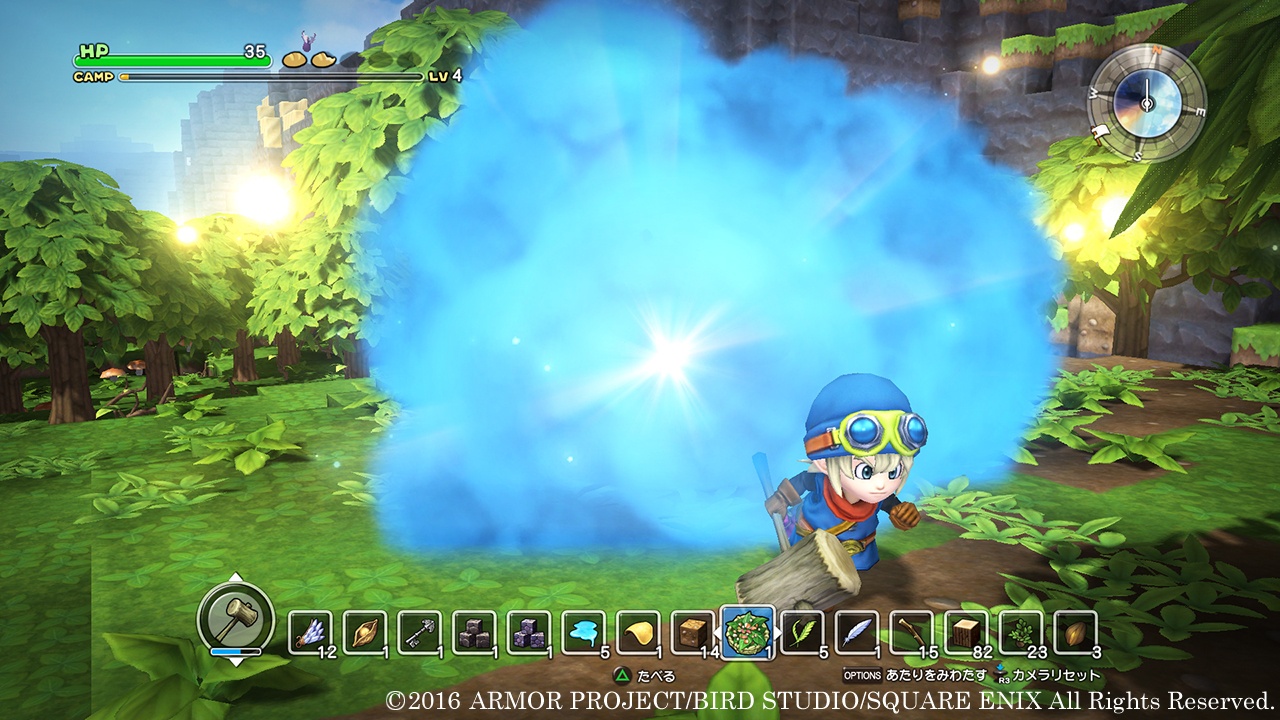Select the green leaf item slot
Screen dimensions: 1280x720
[x=802, y=632]
